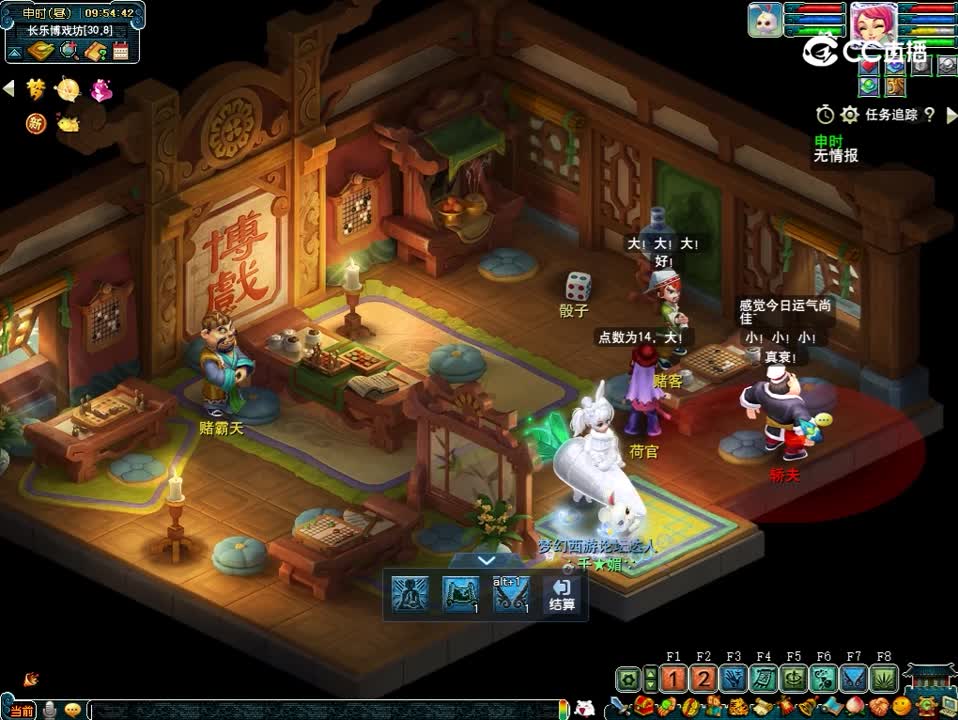Activate the F1 hotbar slot numbered 1
Viewport: 958px width, 720px height.
(x=674, y=680)
